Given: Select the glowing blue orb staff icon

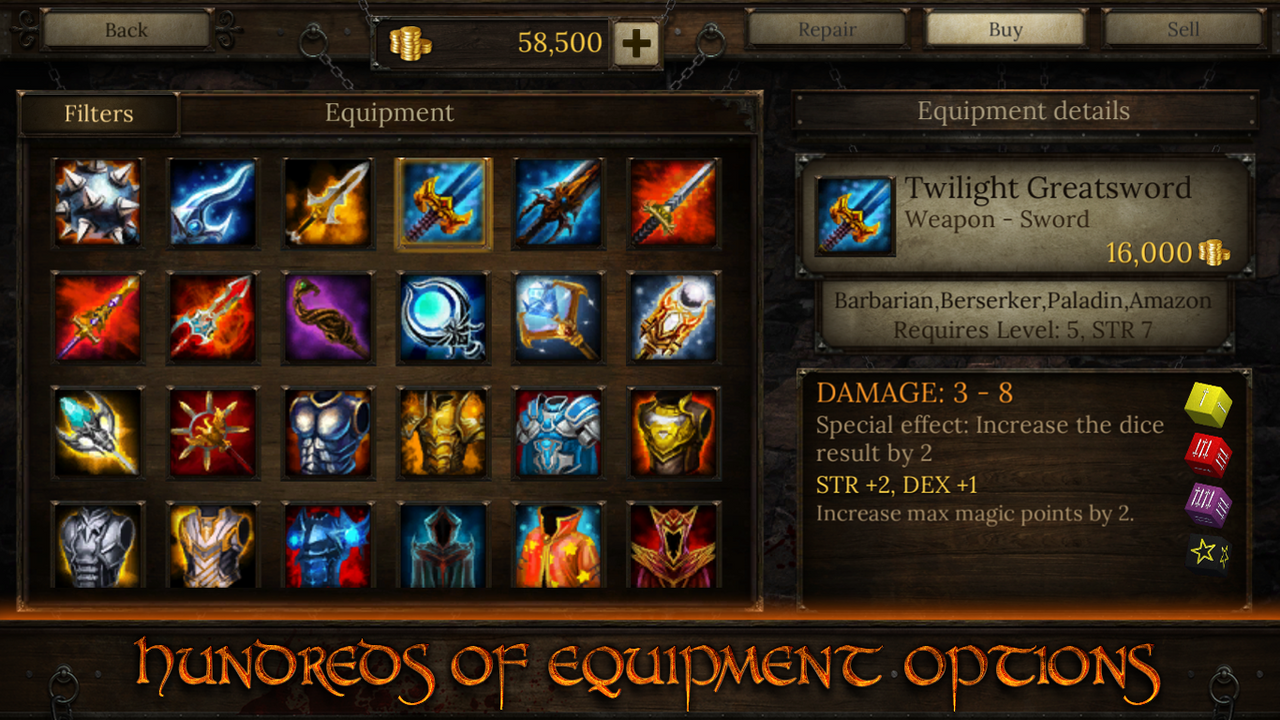Looking at the screenshot, I should coord(443,320).
